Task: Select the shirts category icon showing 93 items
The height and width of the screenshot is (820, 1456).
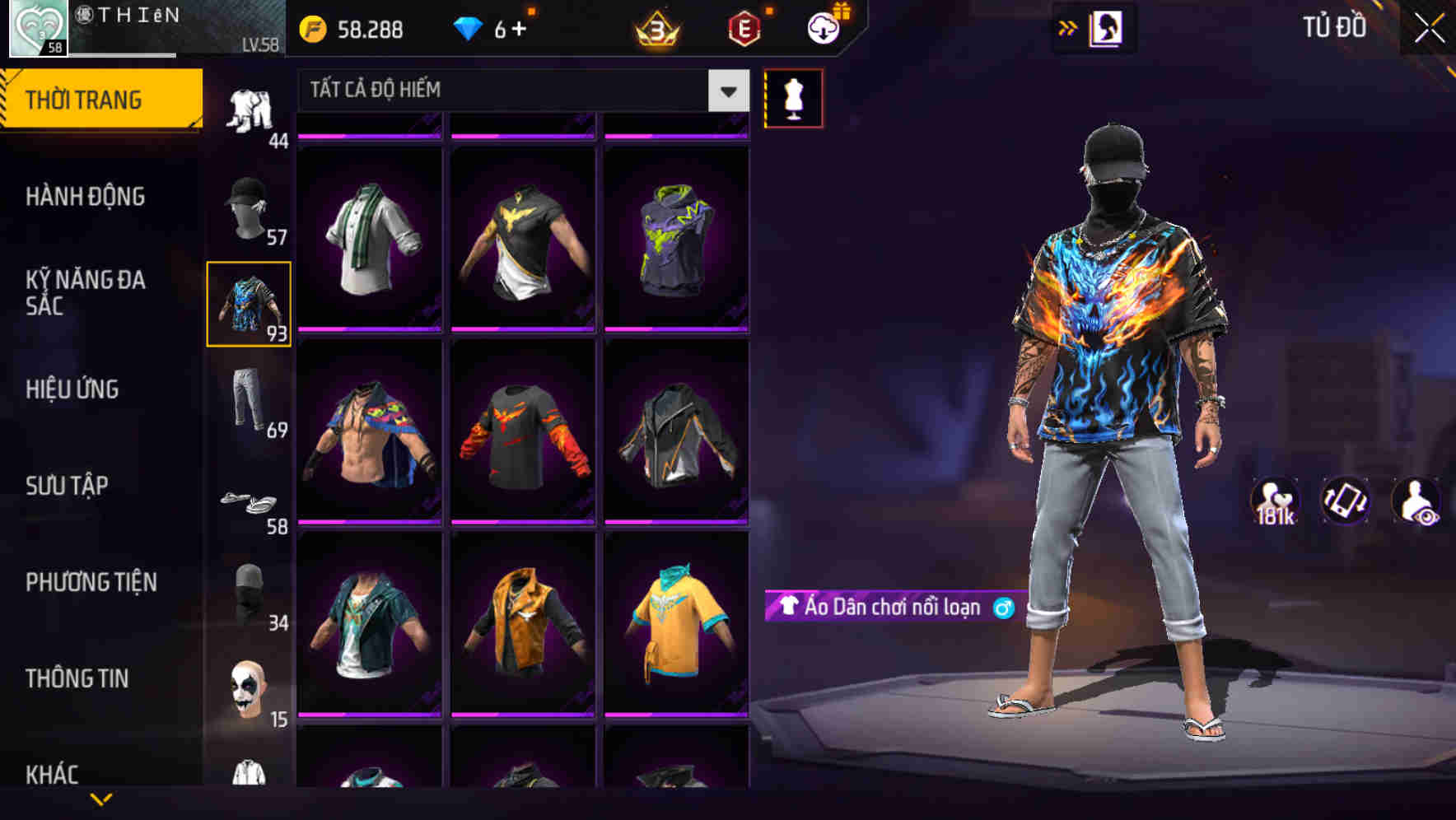Action: click(250, 305)
